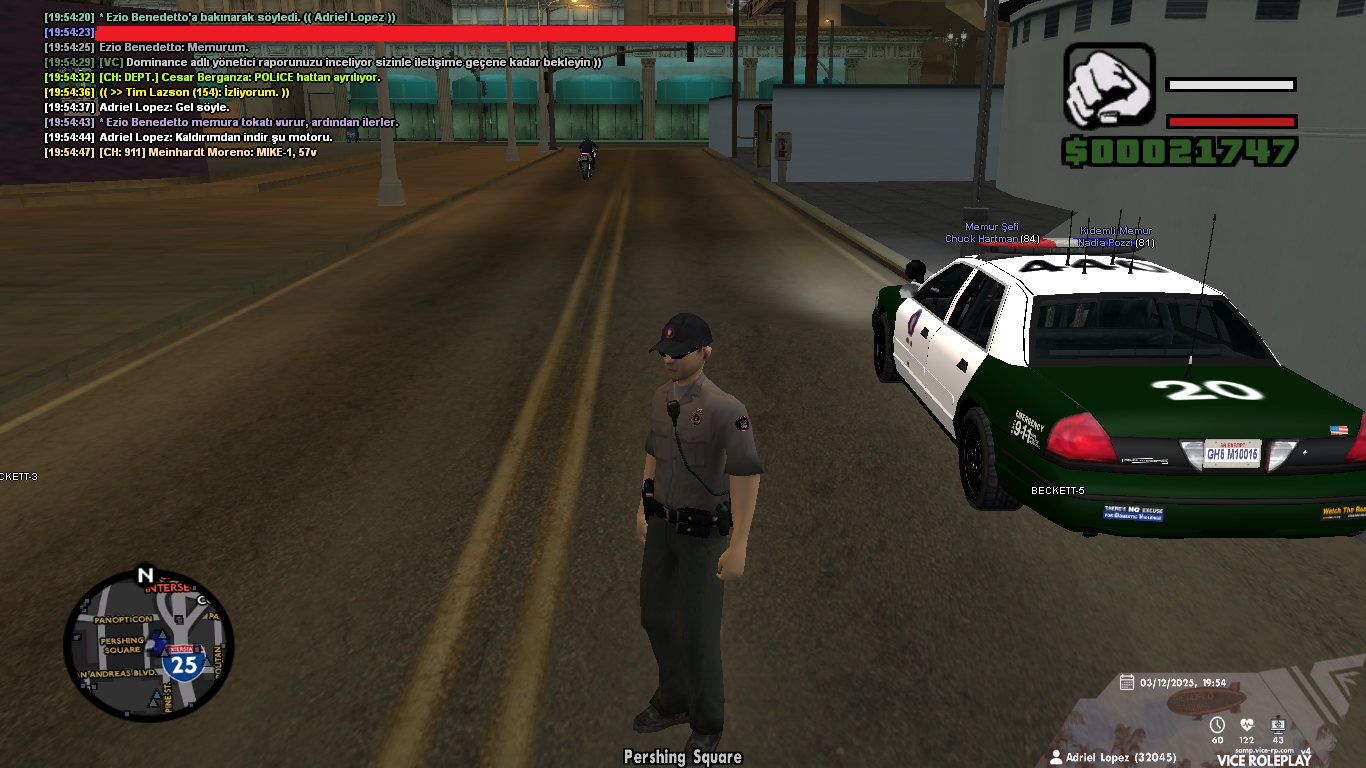Select the clock icon above 60
The width and height of the screenshot is (1366, 768).
(x=1217, y=725)
